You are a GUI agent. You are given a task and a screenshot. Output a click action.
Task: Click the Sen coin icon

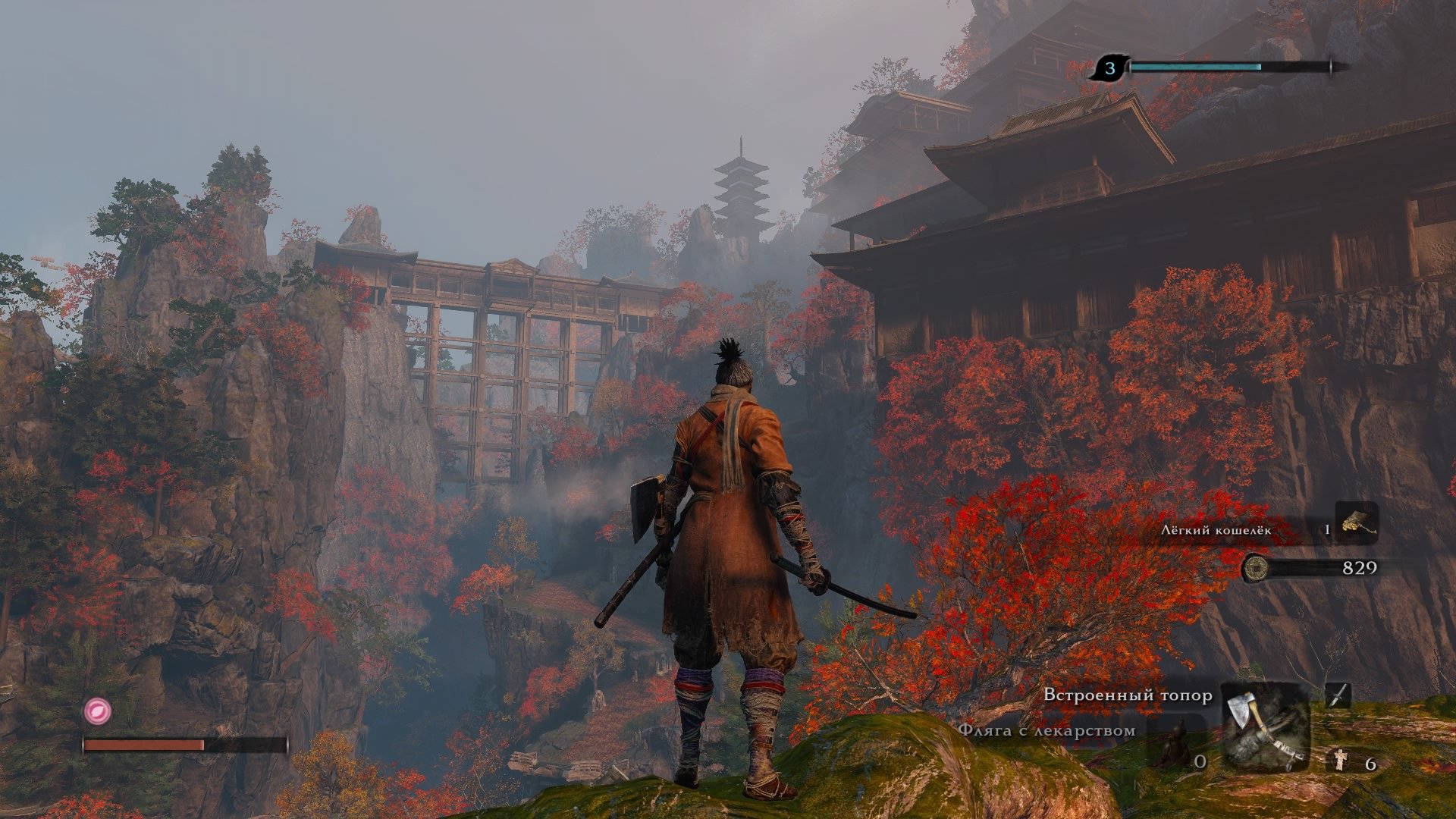point(1256,567)
